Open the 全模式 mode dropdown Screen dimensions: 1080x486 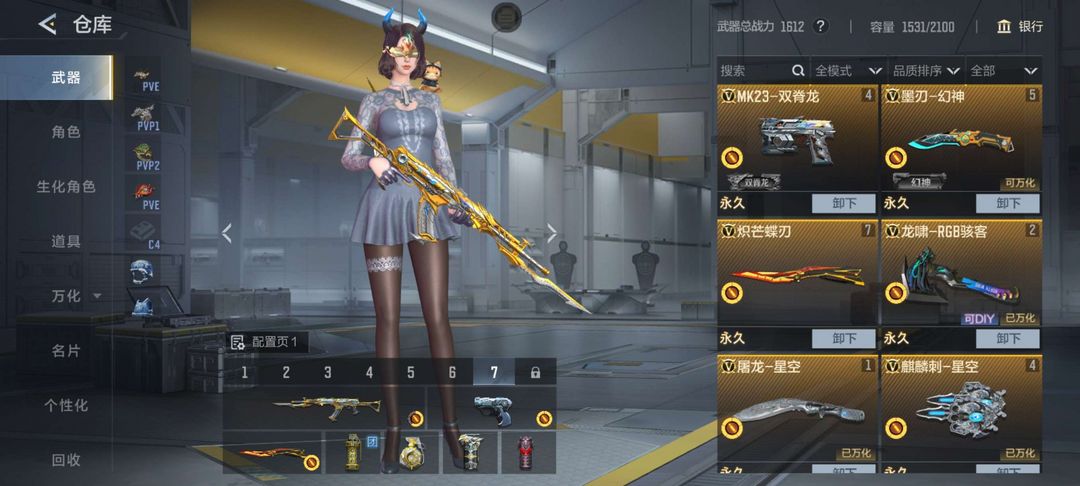pyautogui.click(x=847, y=71)
